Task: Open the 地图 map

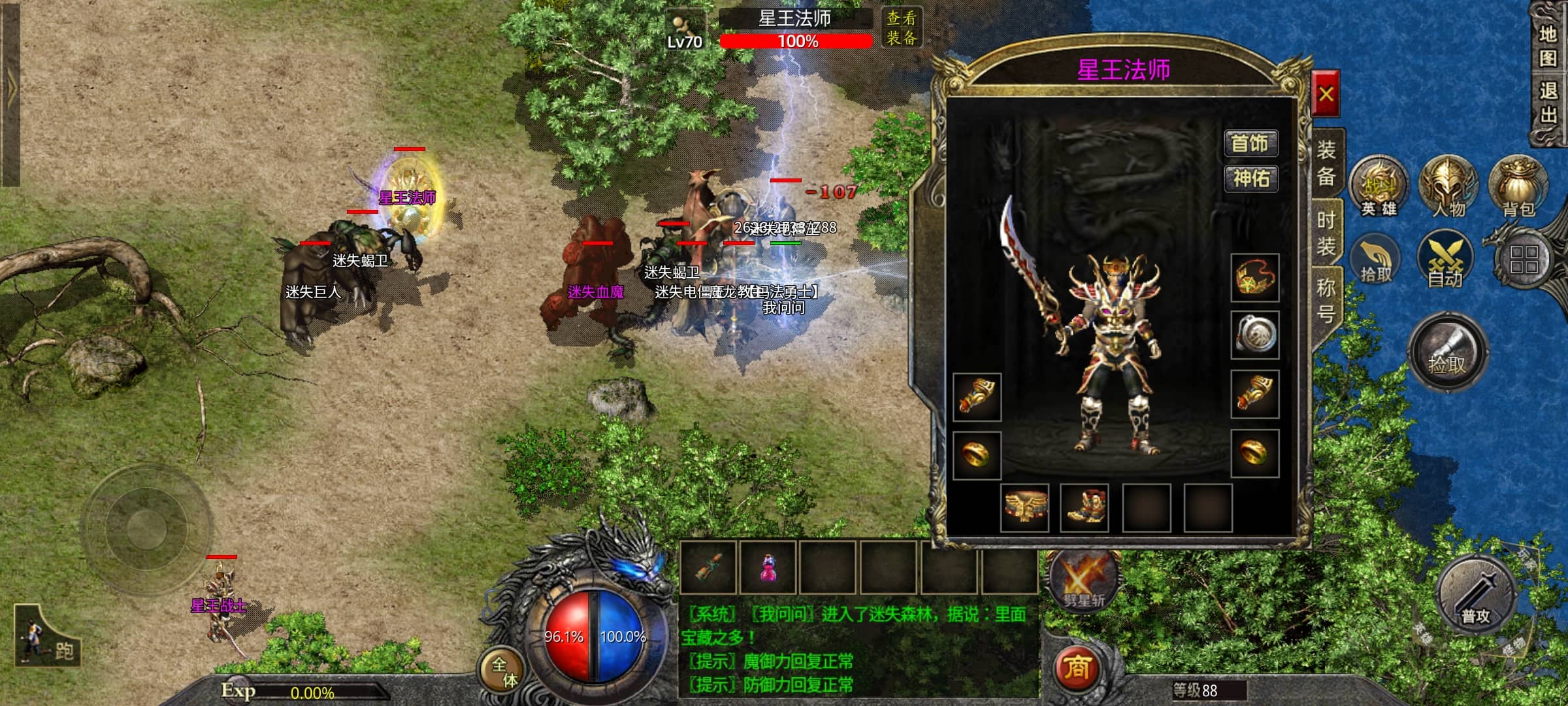Action: (1548, 46)
